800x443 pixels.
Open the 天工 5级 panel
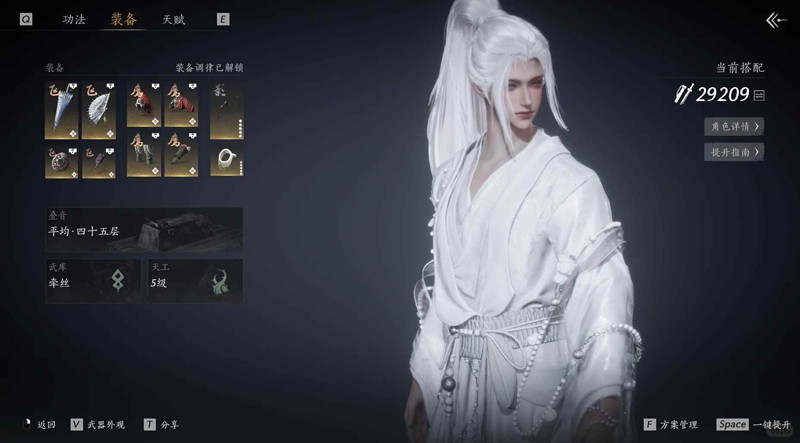[194, 281]
